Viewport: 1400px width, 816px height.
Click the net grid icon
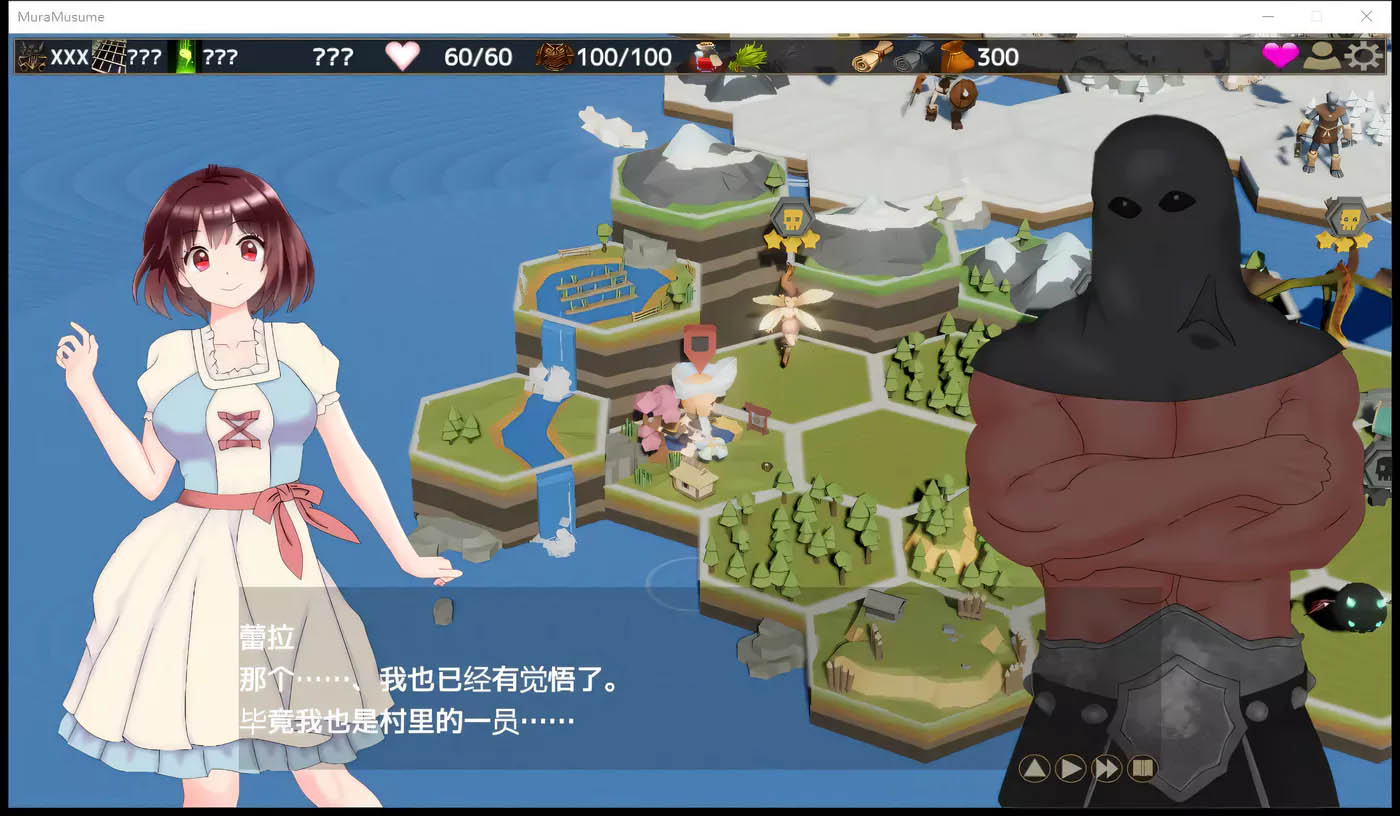point(109,56)
